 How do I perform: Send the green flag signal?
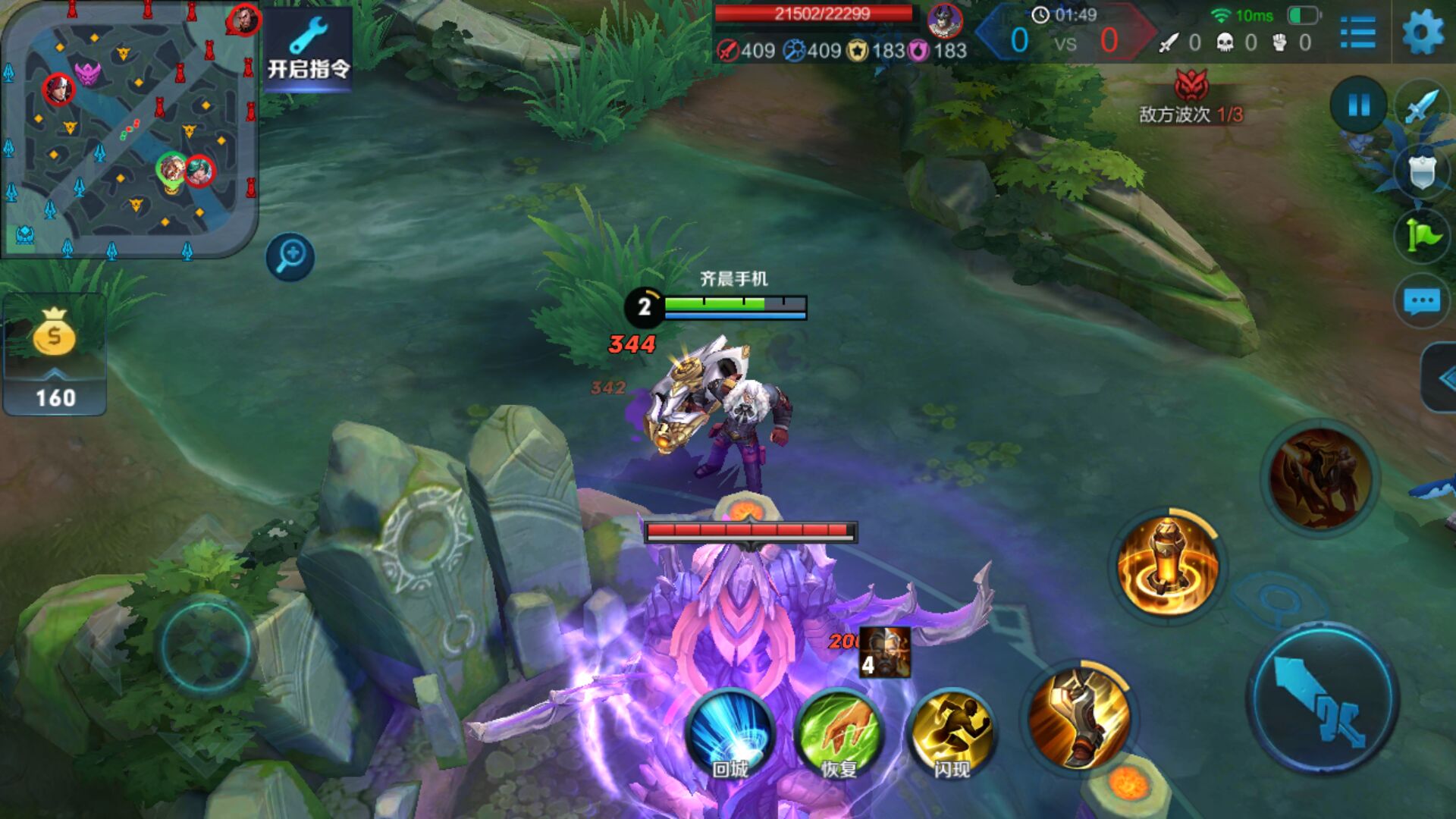click(x=1422, y=236)
